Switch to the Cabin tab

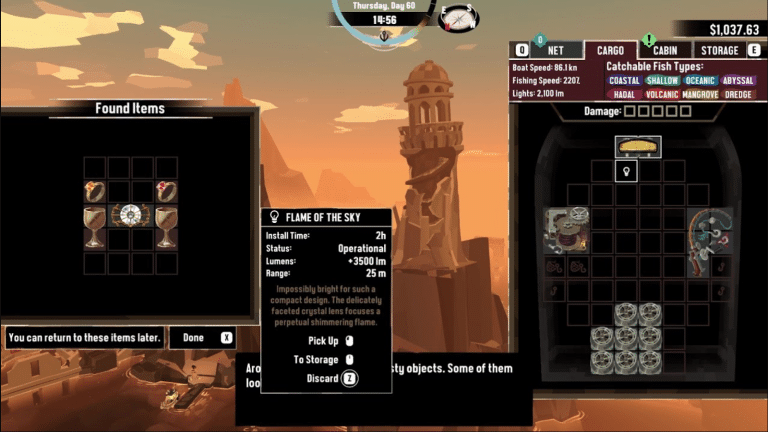[x=665, y=50]
